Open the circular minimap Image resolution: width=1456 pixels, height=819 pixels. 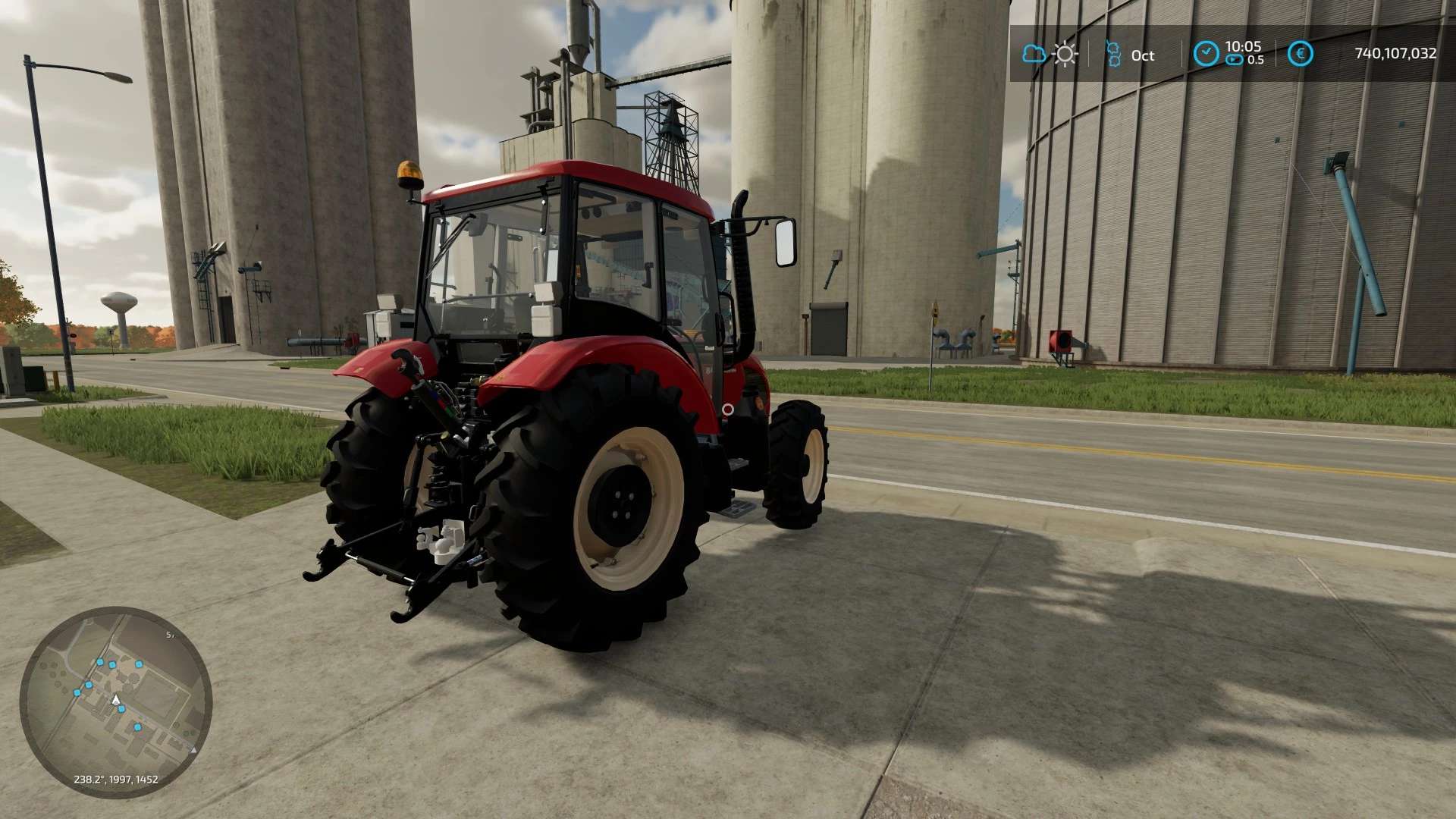click(x=115, y=701)
